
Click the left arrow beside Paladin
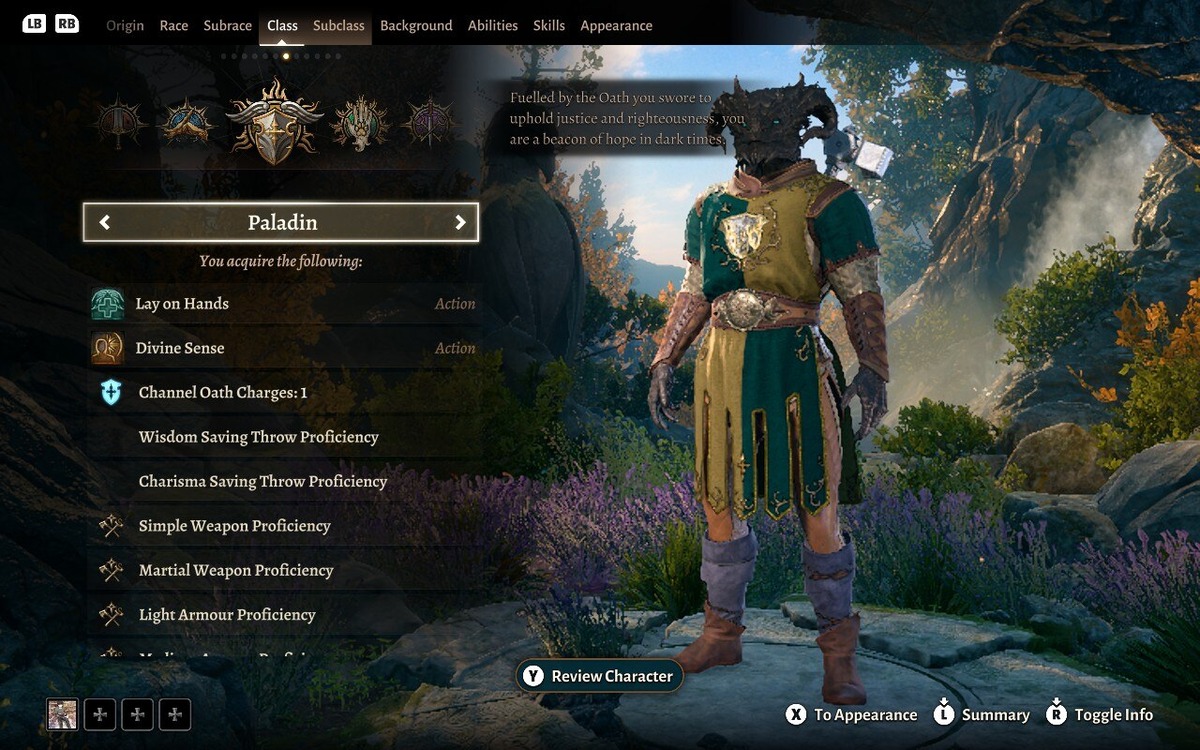[x=105, y=223]
